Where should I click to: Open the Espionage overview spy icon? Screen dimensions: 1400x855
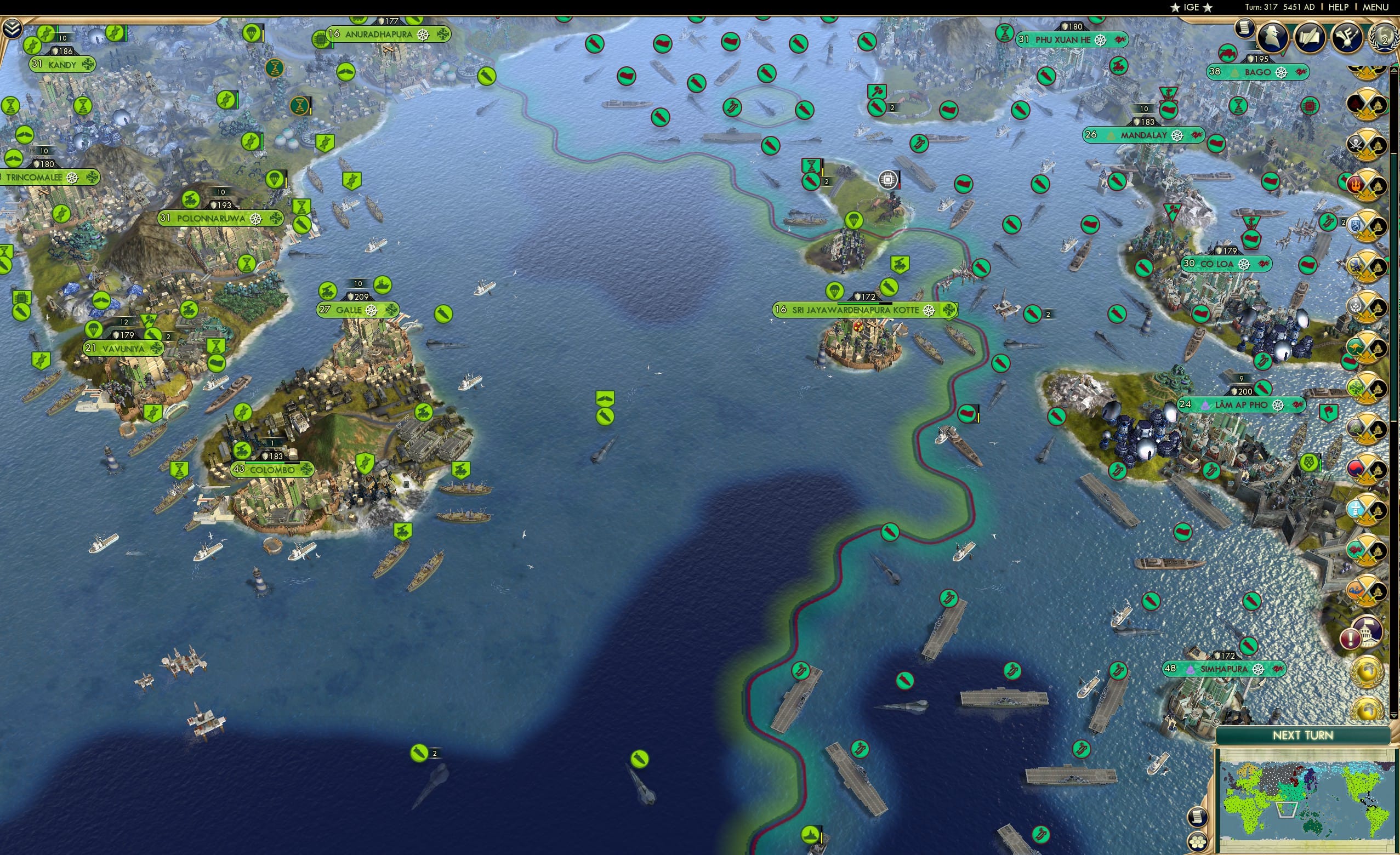point(1272,37)
